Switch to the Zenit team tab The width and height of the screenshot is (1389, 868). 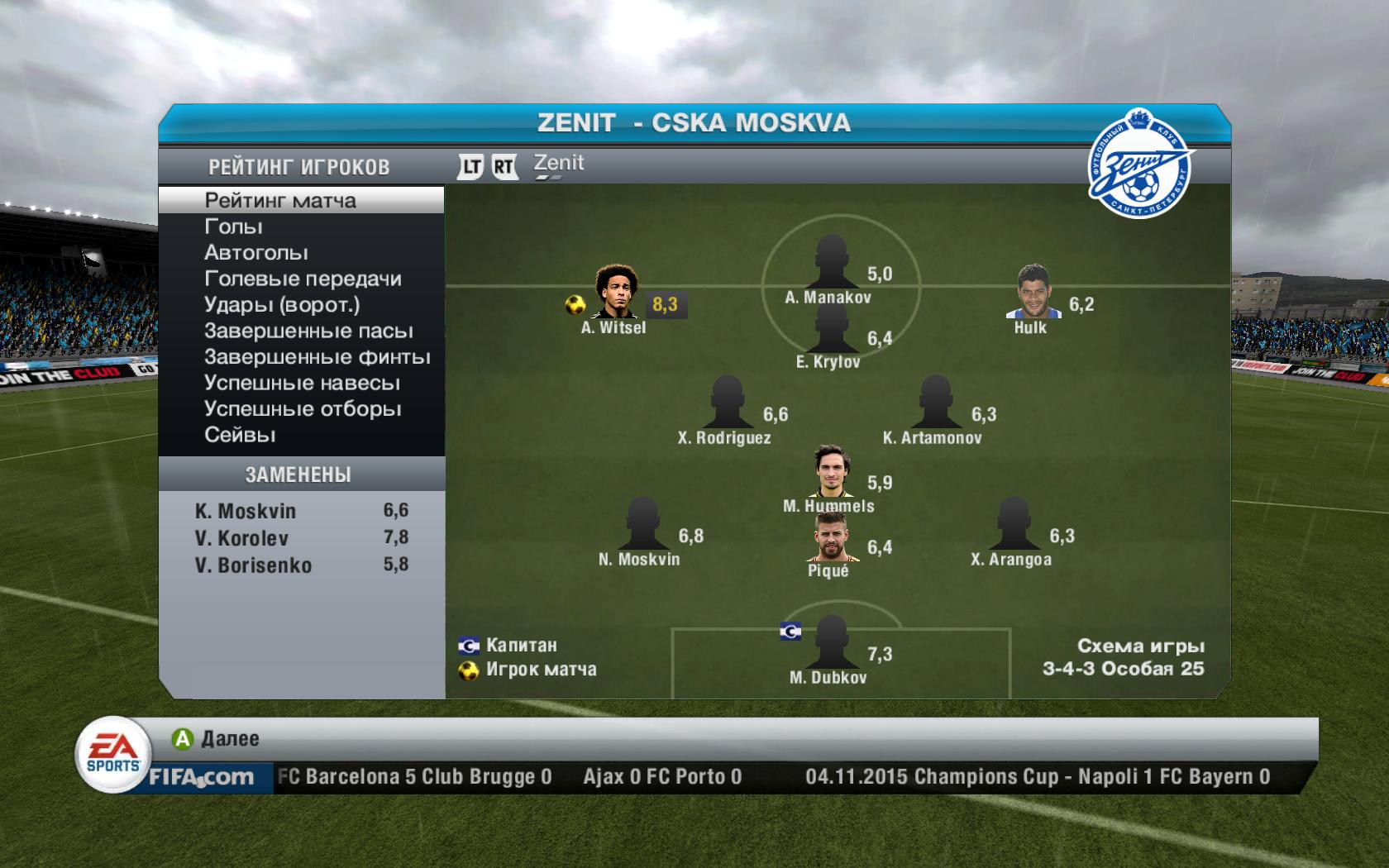click(558, 164)
